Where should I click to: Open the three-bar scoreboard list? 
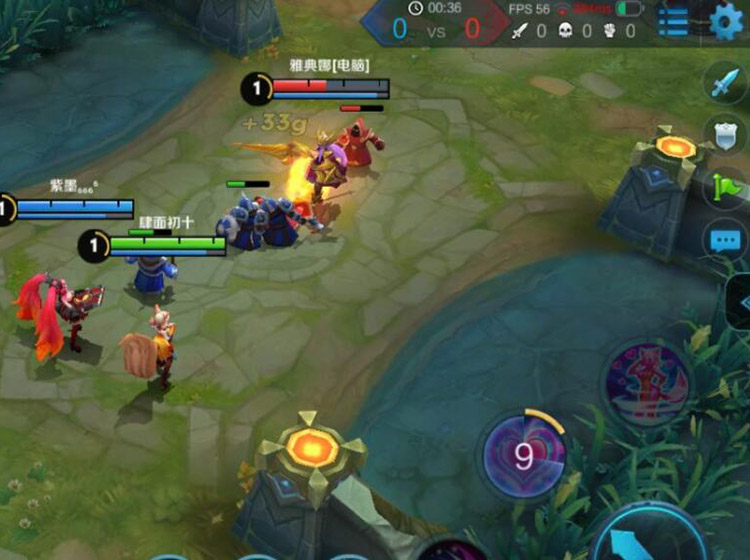(673, 21)
